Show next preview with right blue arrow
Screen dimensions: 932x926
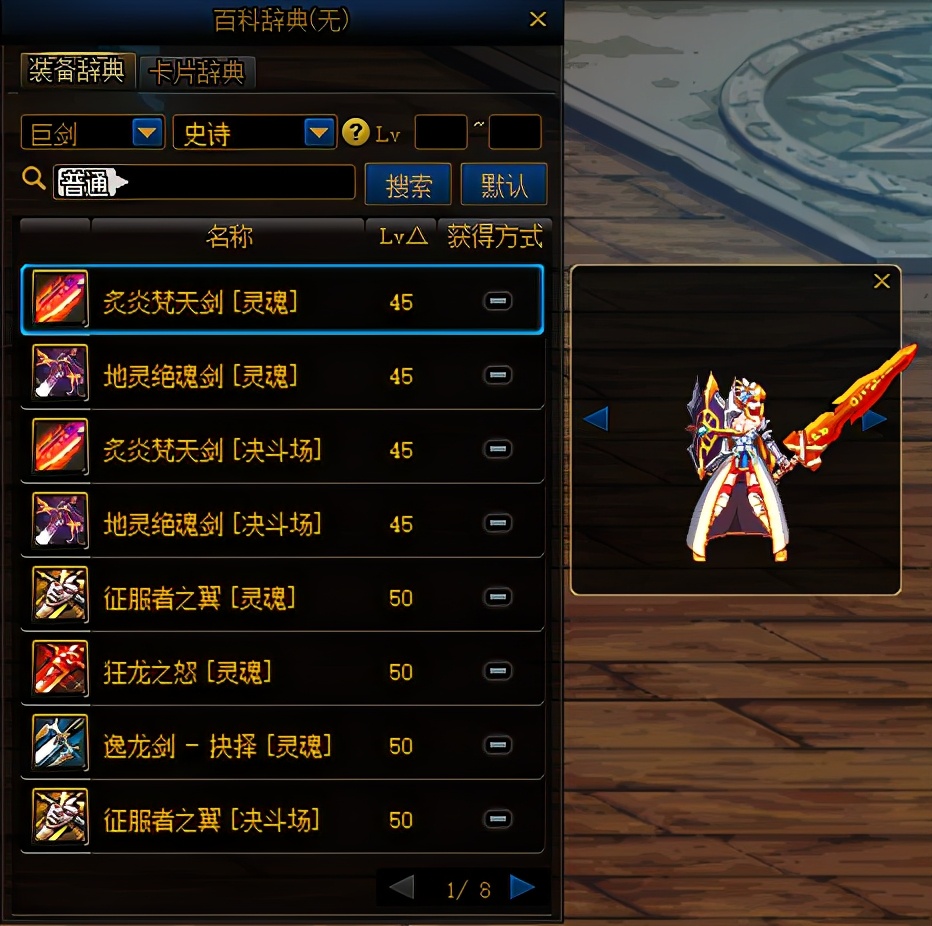click(875, 419)
